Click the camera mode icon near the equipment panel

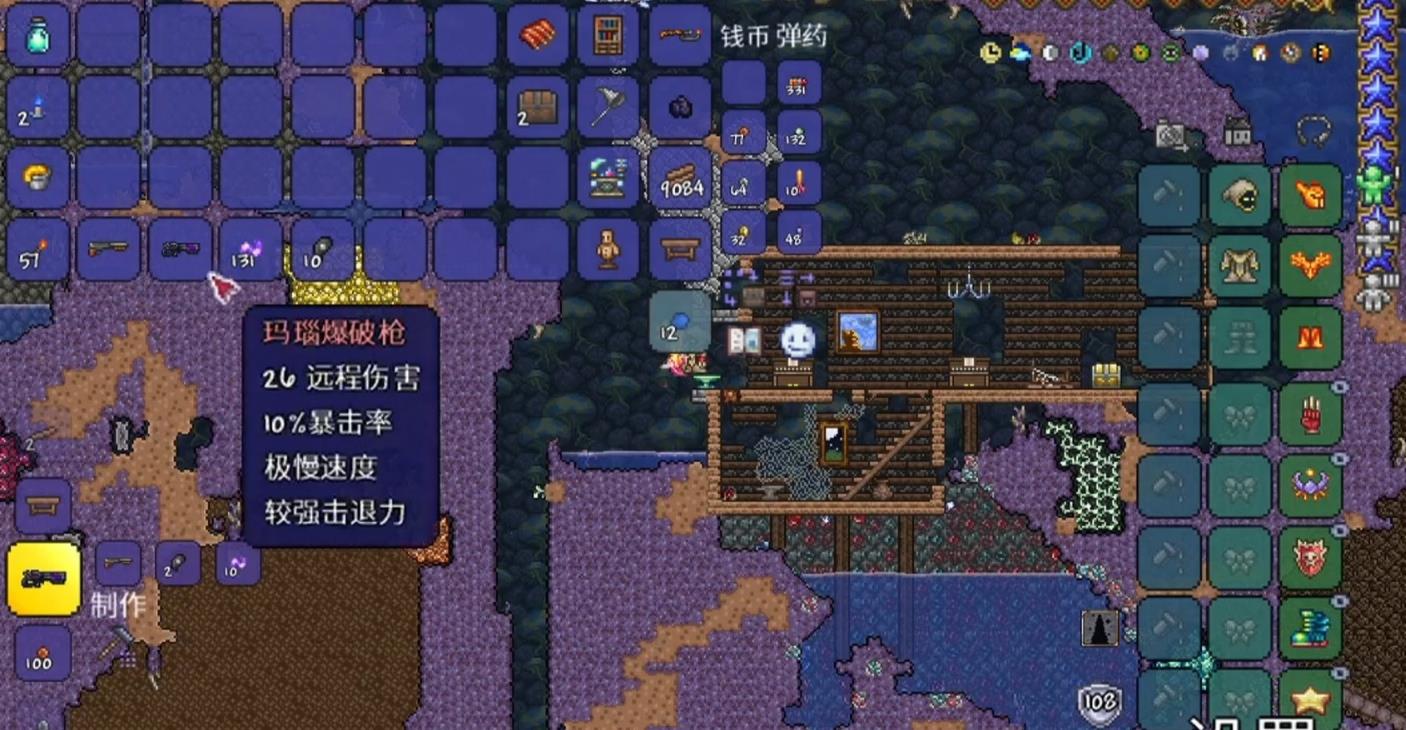1172,133
